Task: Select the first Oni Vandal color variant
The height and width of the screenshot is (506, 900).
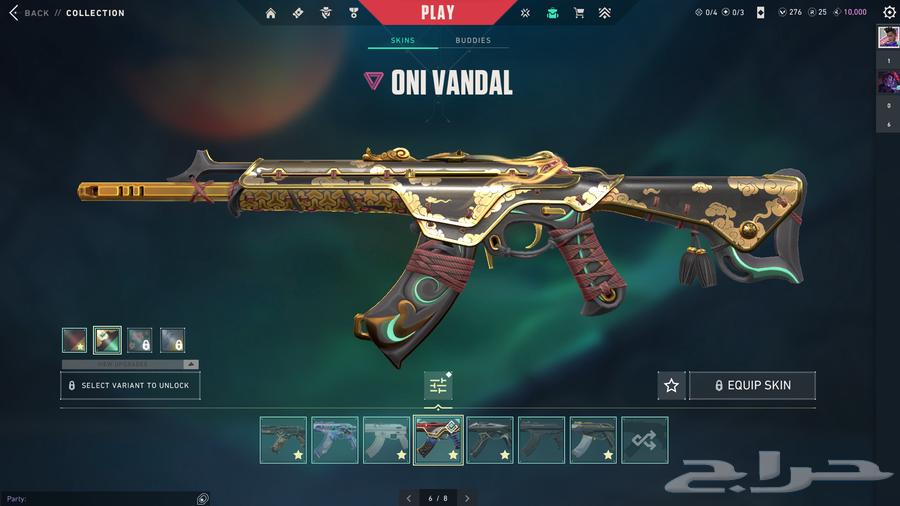Action: [75, 340]
